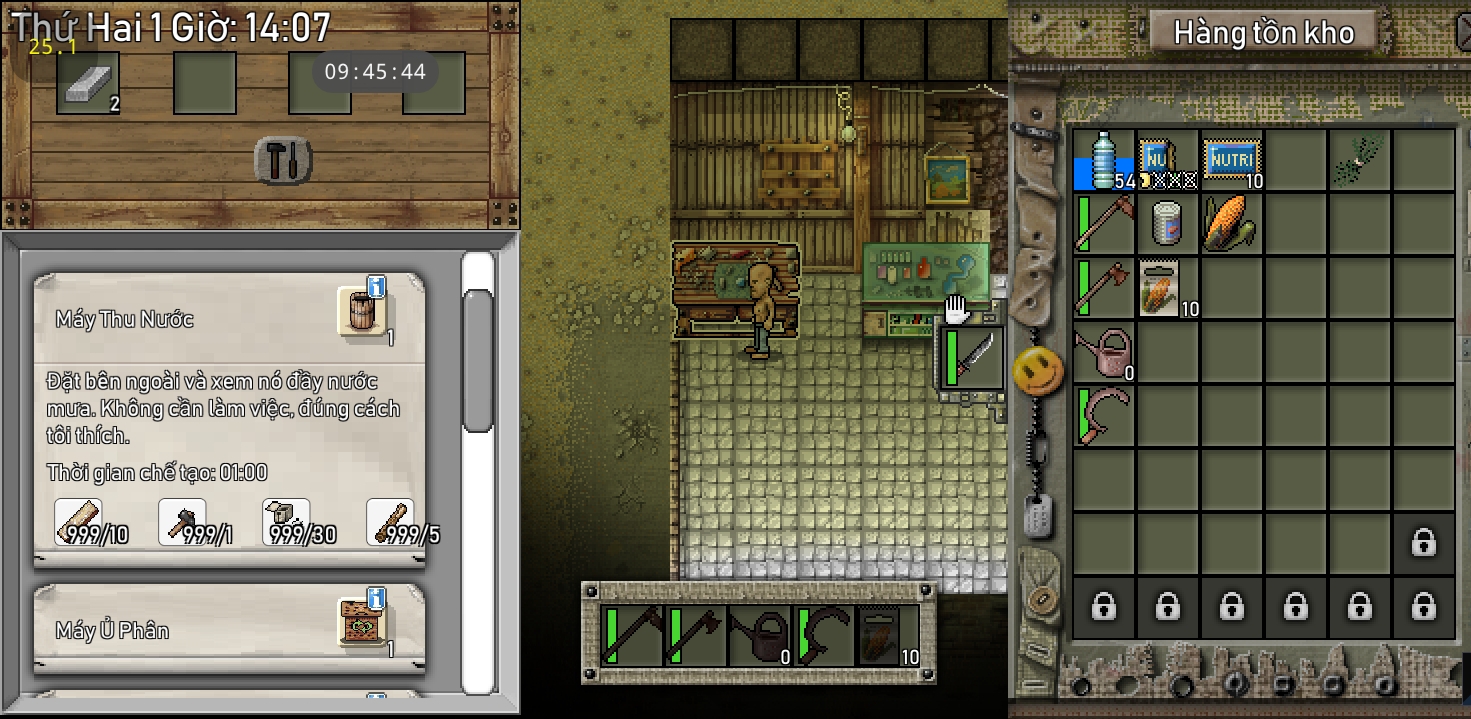Select the corn seed packet in inventory
Screen dimensions: 1471x719
tap(1168, 288)
